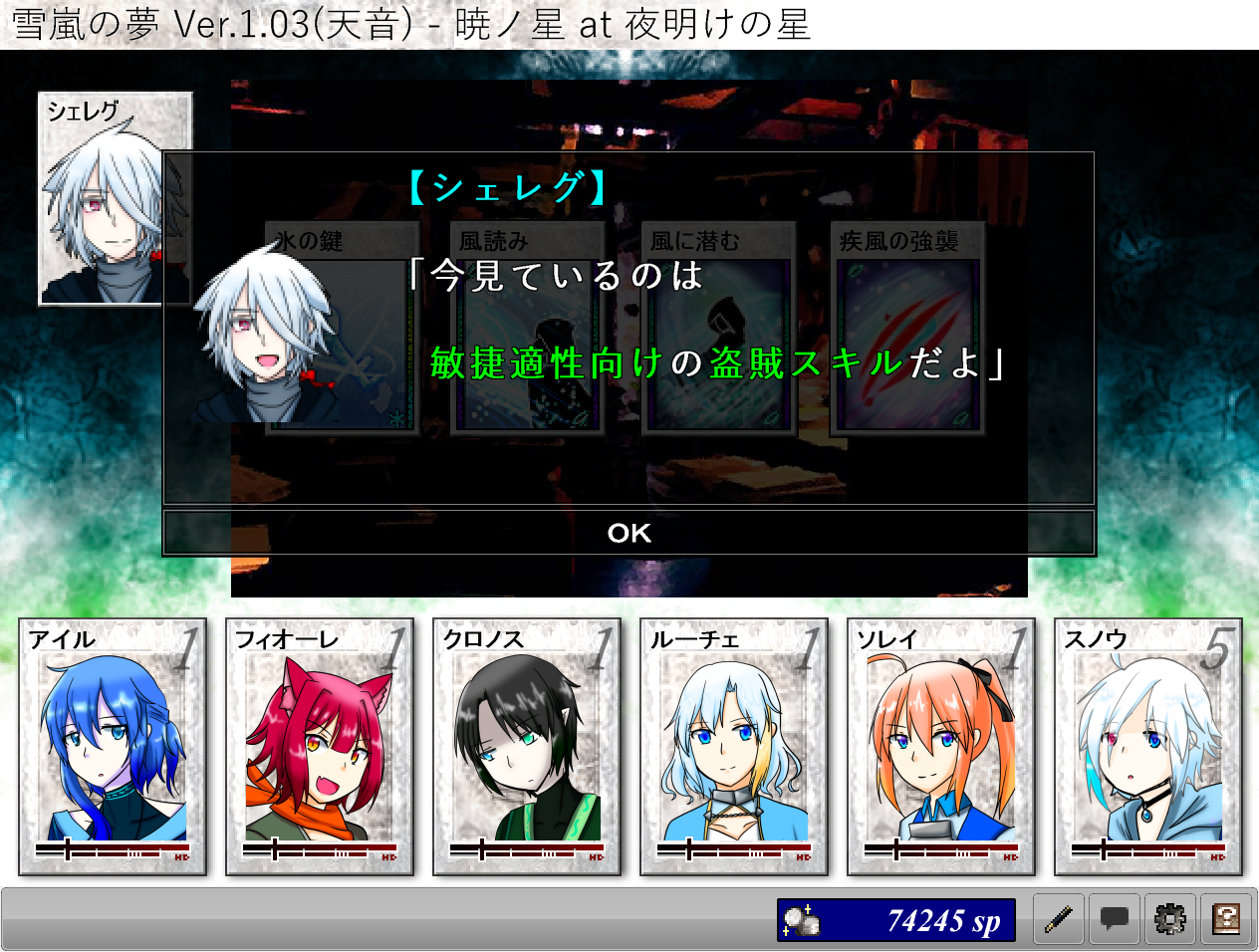Open the pen edit tool
Screen dimensions: 1259x952
tap(1059, 919)
